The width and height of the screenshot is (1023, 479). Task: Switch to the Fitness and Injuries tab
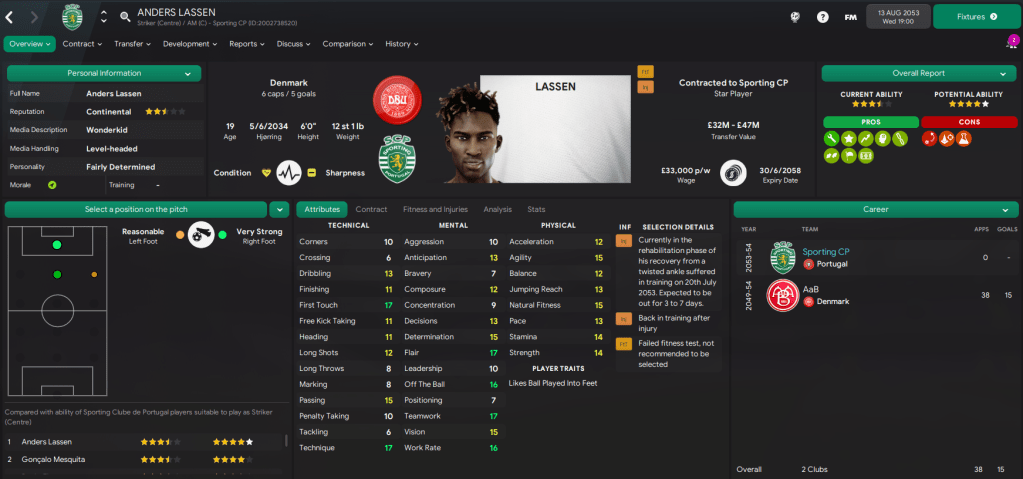[434, 209]
